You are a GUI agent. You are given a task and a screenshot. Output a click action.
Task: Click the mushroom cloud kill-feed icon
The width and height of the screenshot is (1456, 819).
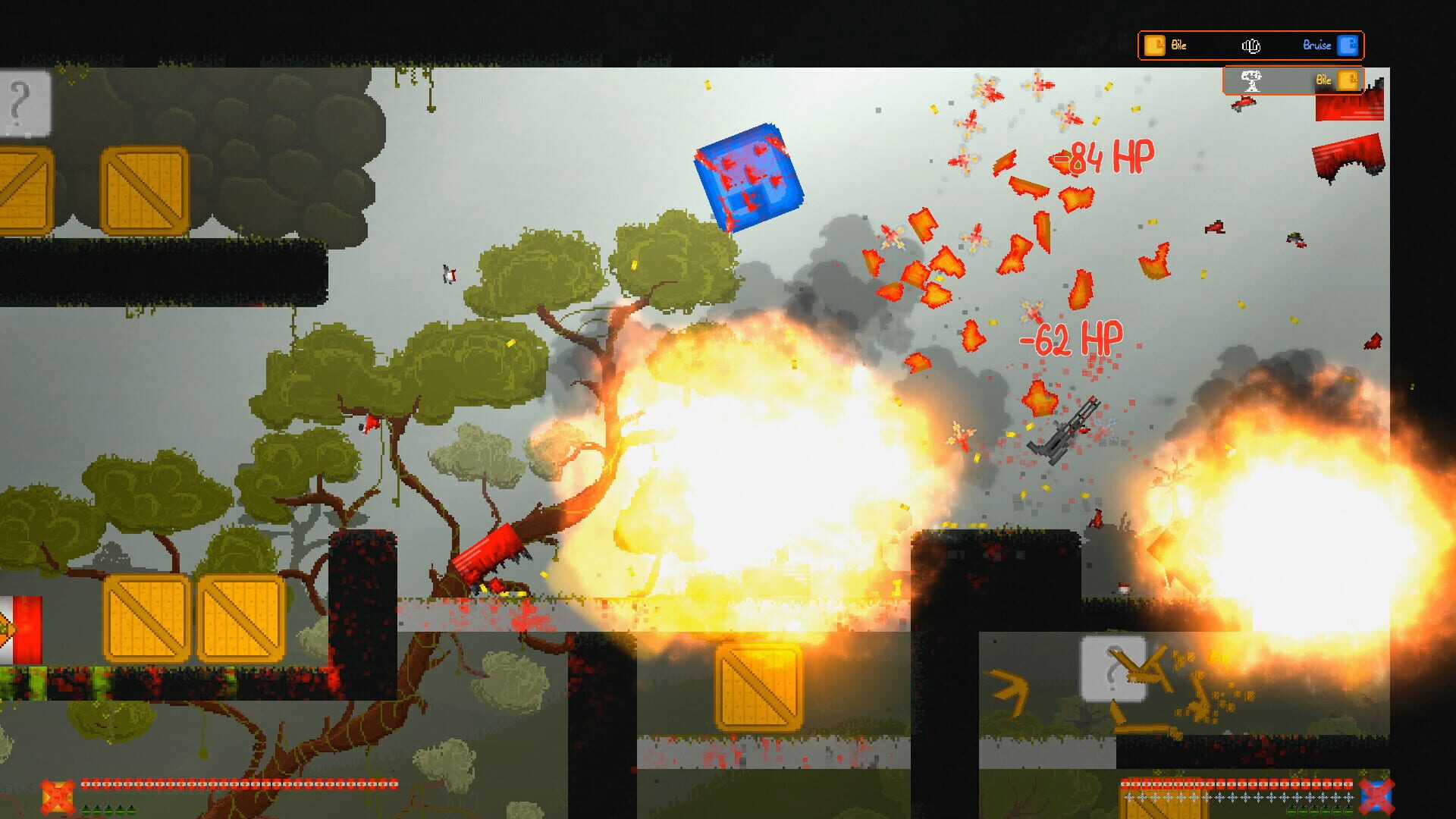1252,80
